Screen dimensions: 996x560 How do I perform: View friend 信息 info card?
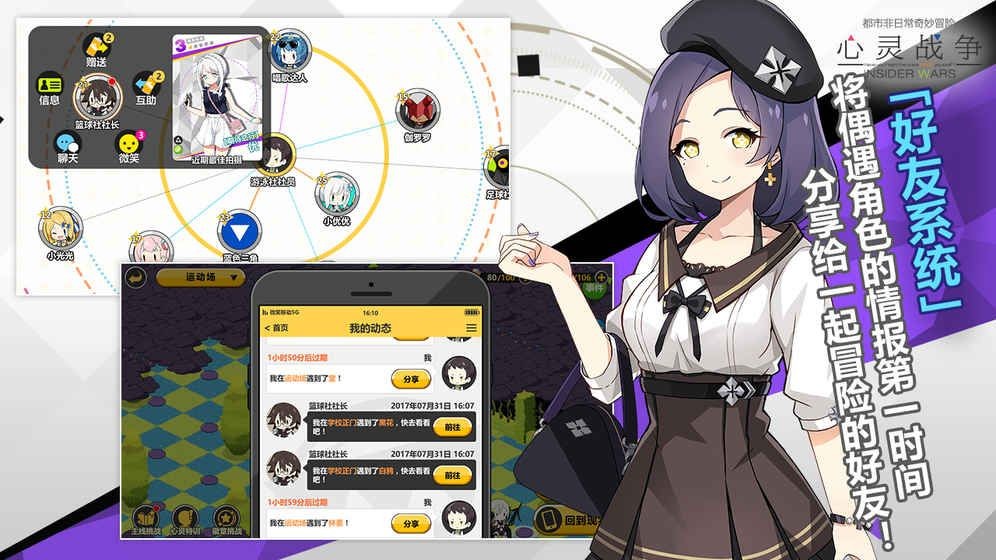click(x=49, y=86)
